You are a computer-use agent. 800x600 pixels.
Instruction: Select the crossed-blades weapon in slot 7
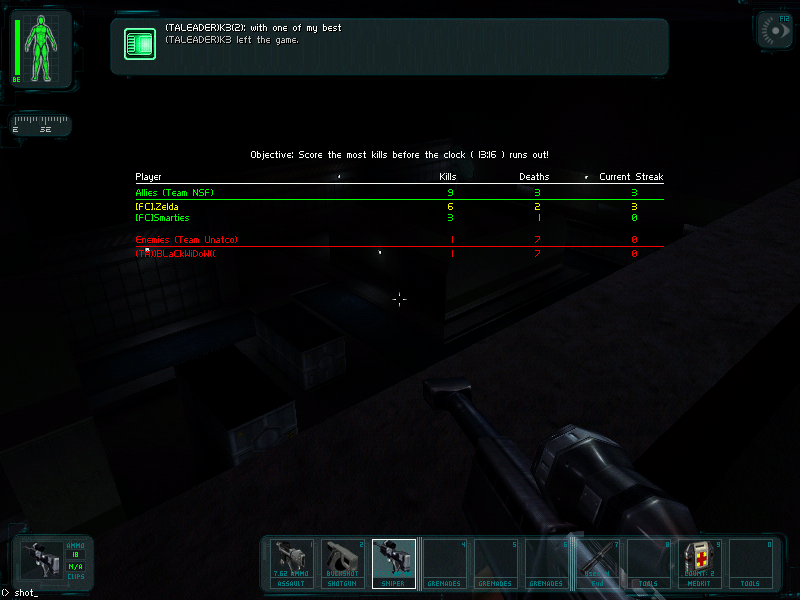pos(599,563)
